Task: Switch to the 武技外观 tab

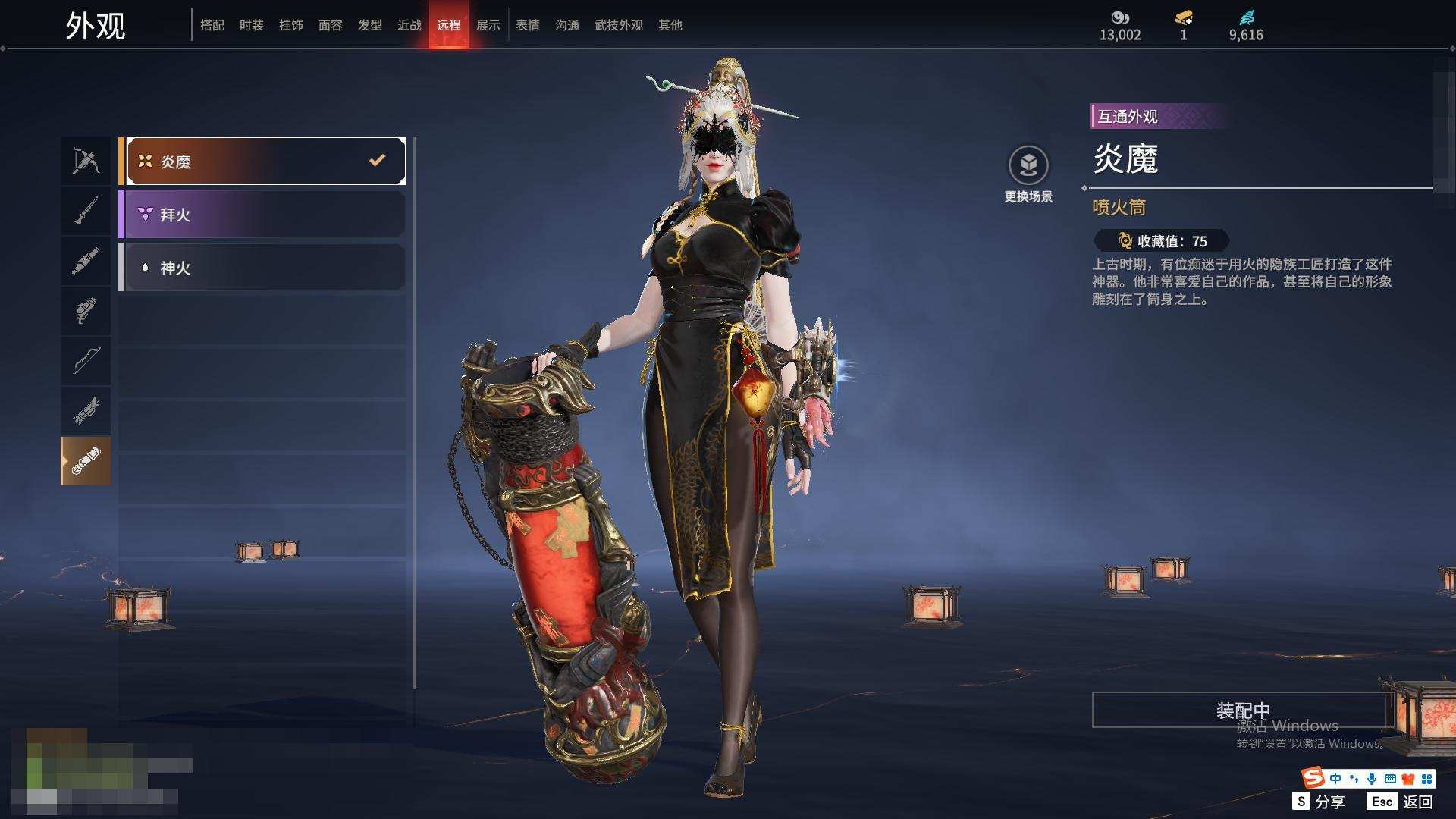Action: (619, 25)
